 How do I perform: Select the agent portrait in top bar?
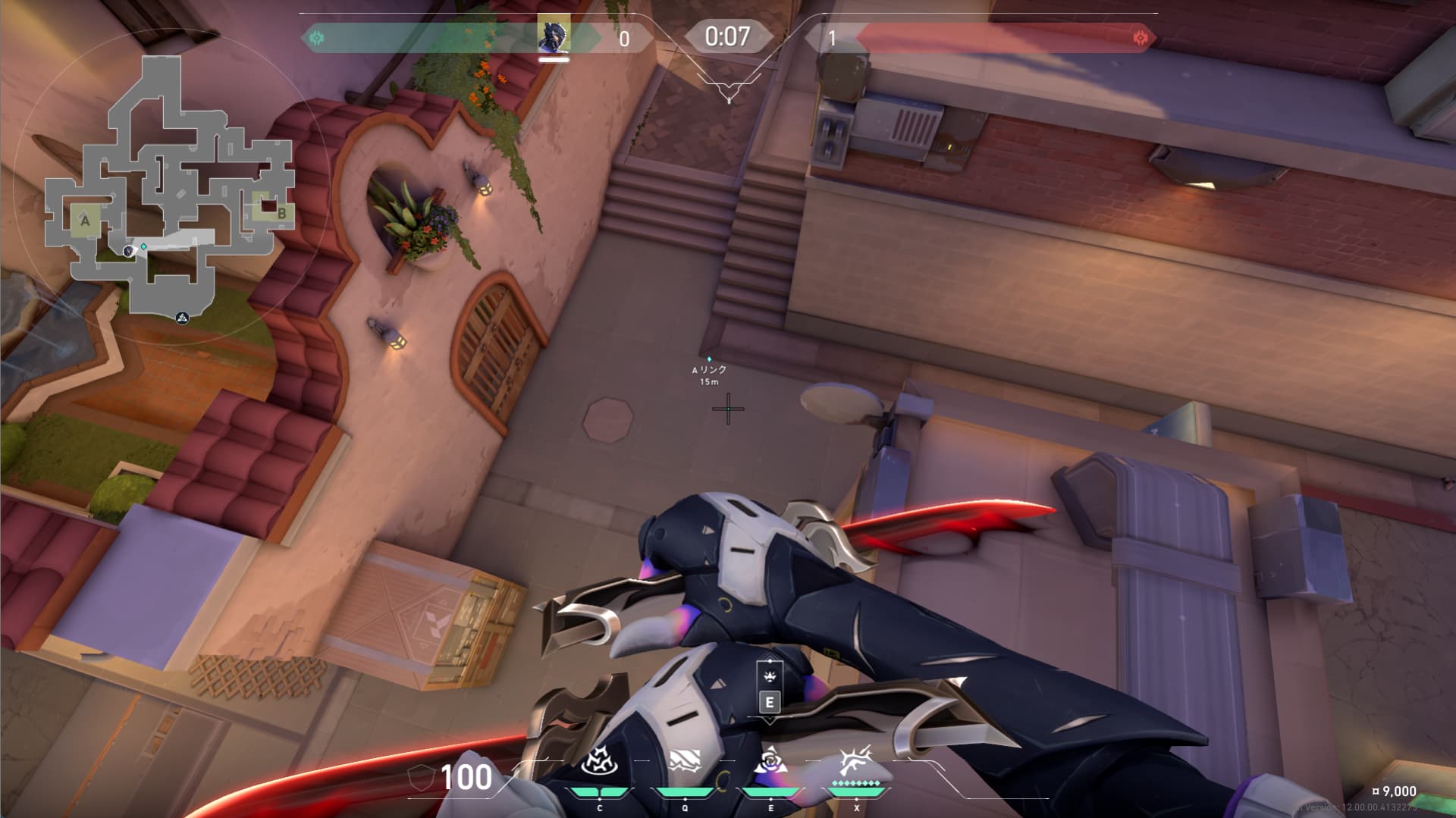click(554, 36)
